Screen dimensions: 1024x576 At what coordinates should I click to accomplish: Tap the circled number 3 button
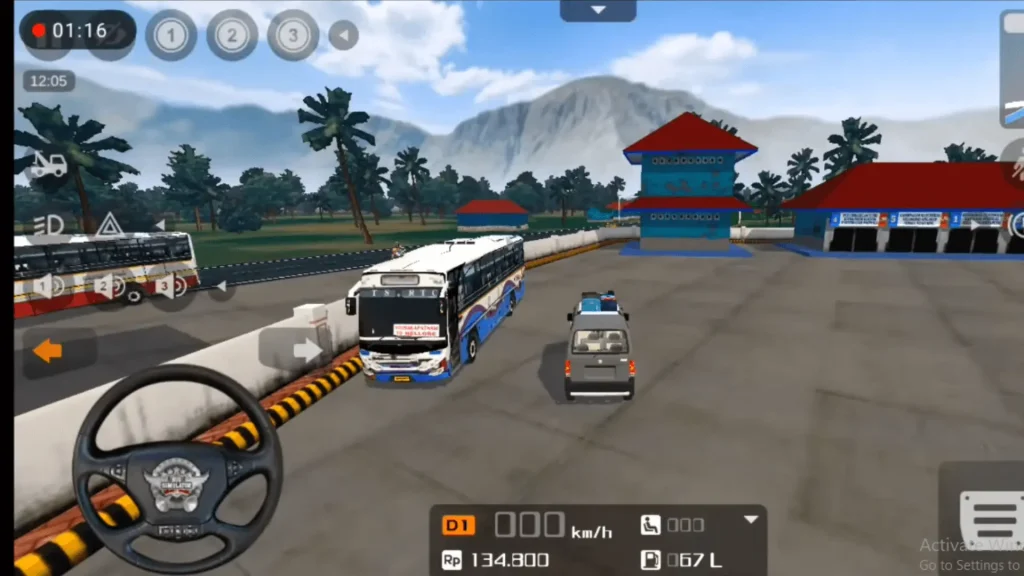pyautogui.click(x=293, y=36)
